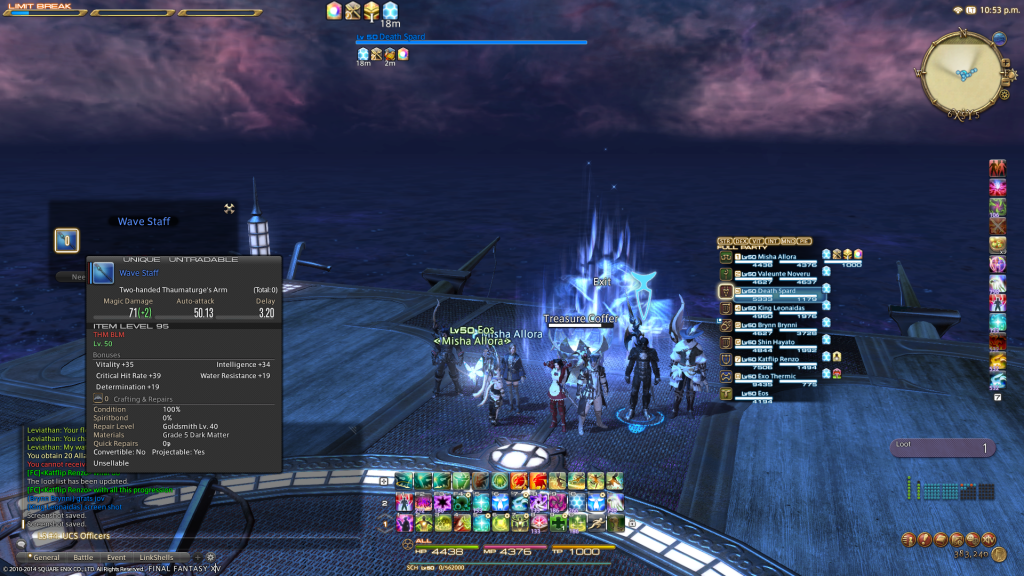Use the green cross healing hotbar action
This screenshot has height=576, width=1024.
[559, 523]
